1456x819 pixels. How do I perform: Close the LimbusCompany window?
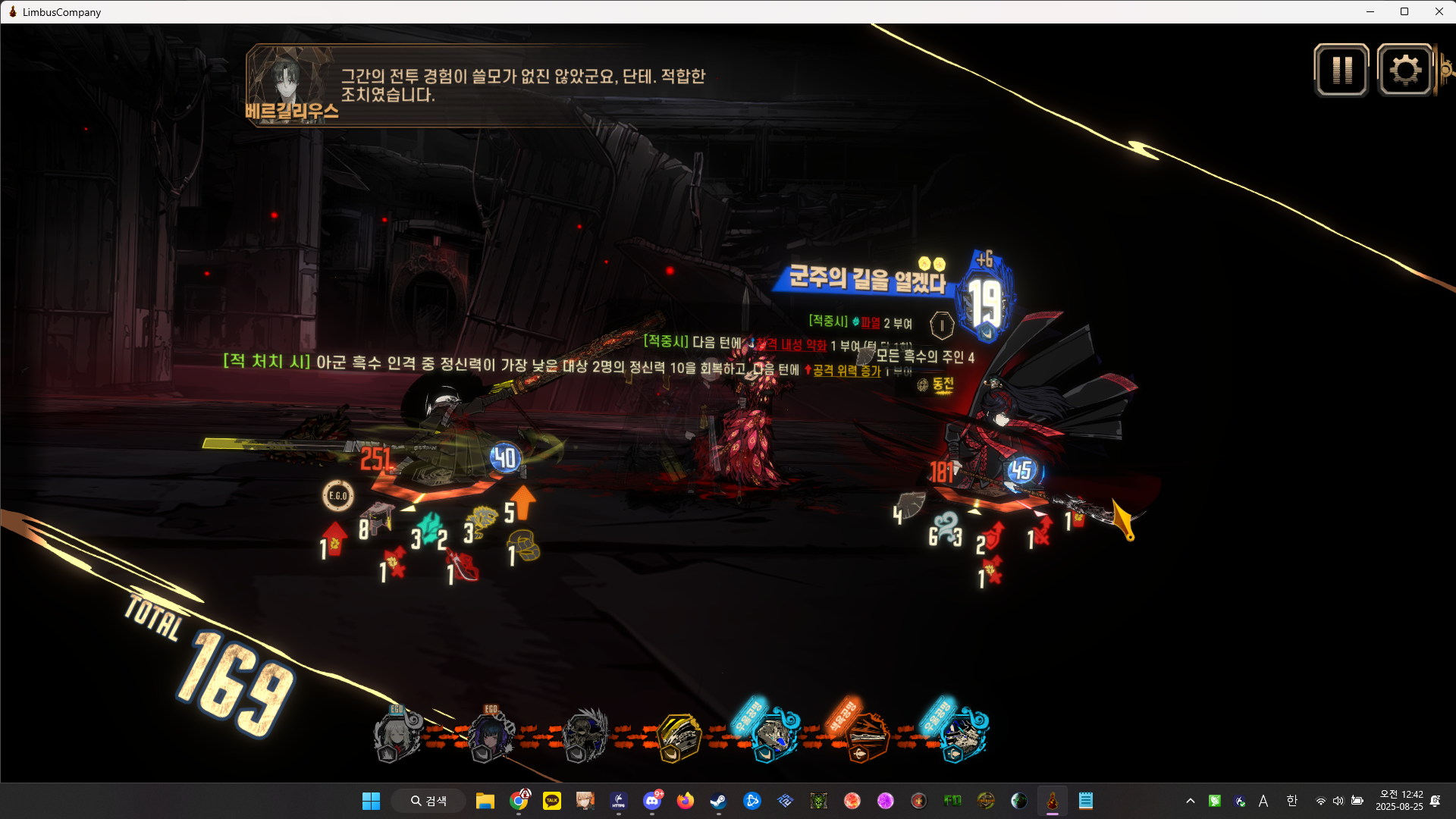click(1439, 11)
